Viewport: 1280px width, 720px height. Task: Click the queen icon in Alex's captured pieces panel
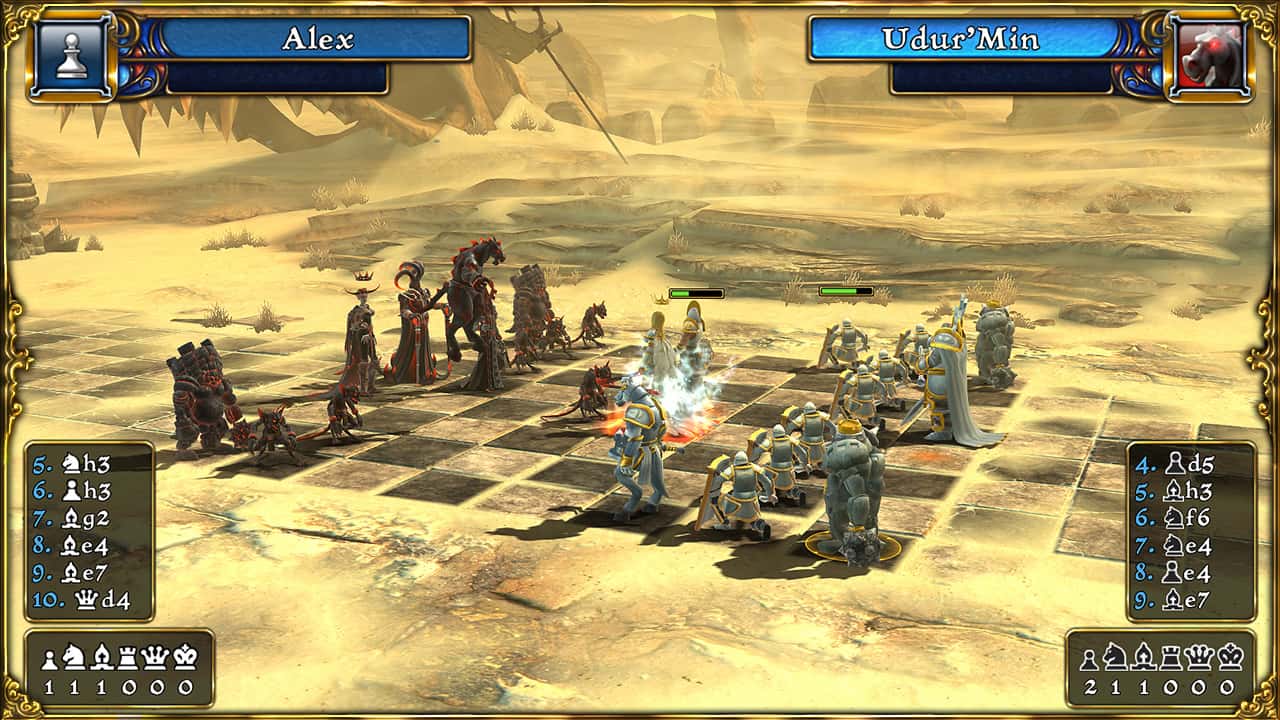coord(156,657)
